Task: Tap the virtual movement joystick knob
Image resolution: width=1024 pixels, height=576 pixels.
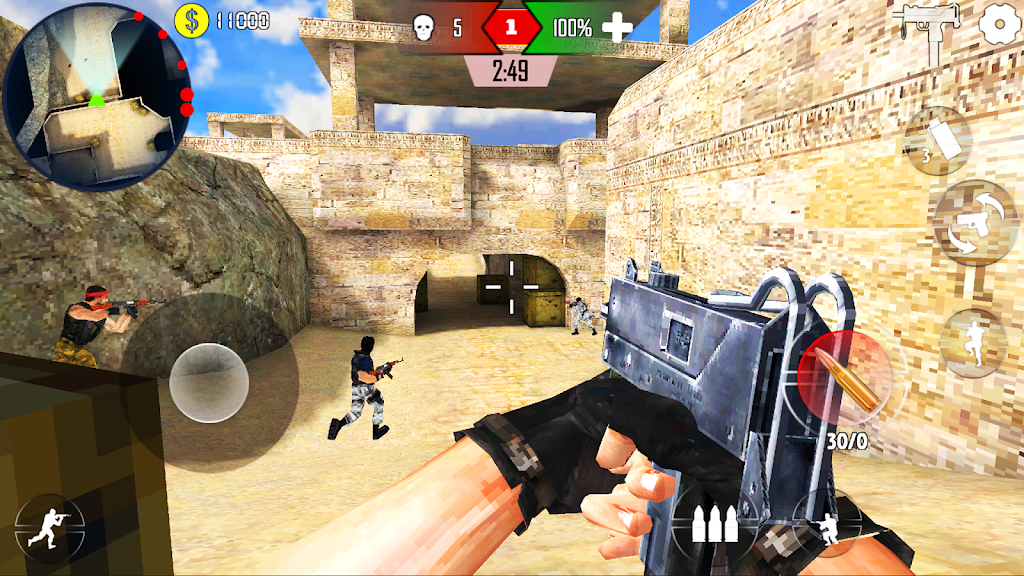Action: (209, 382)
